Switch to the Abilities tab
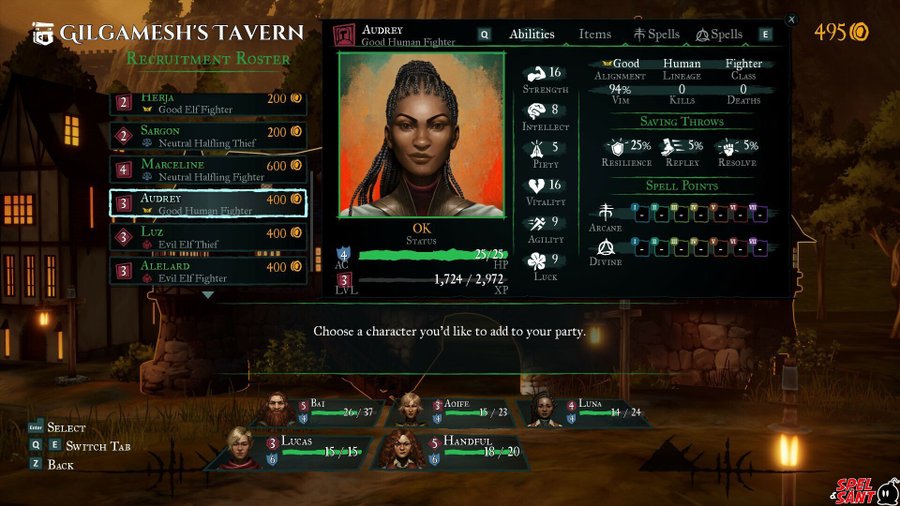 [x=532, y=34]
